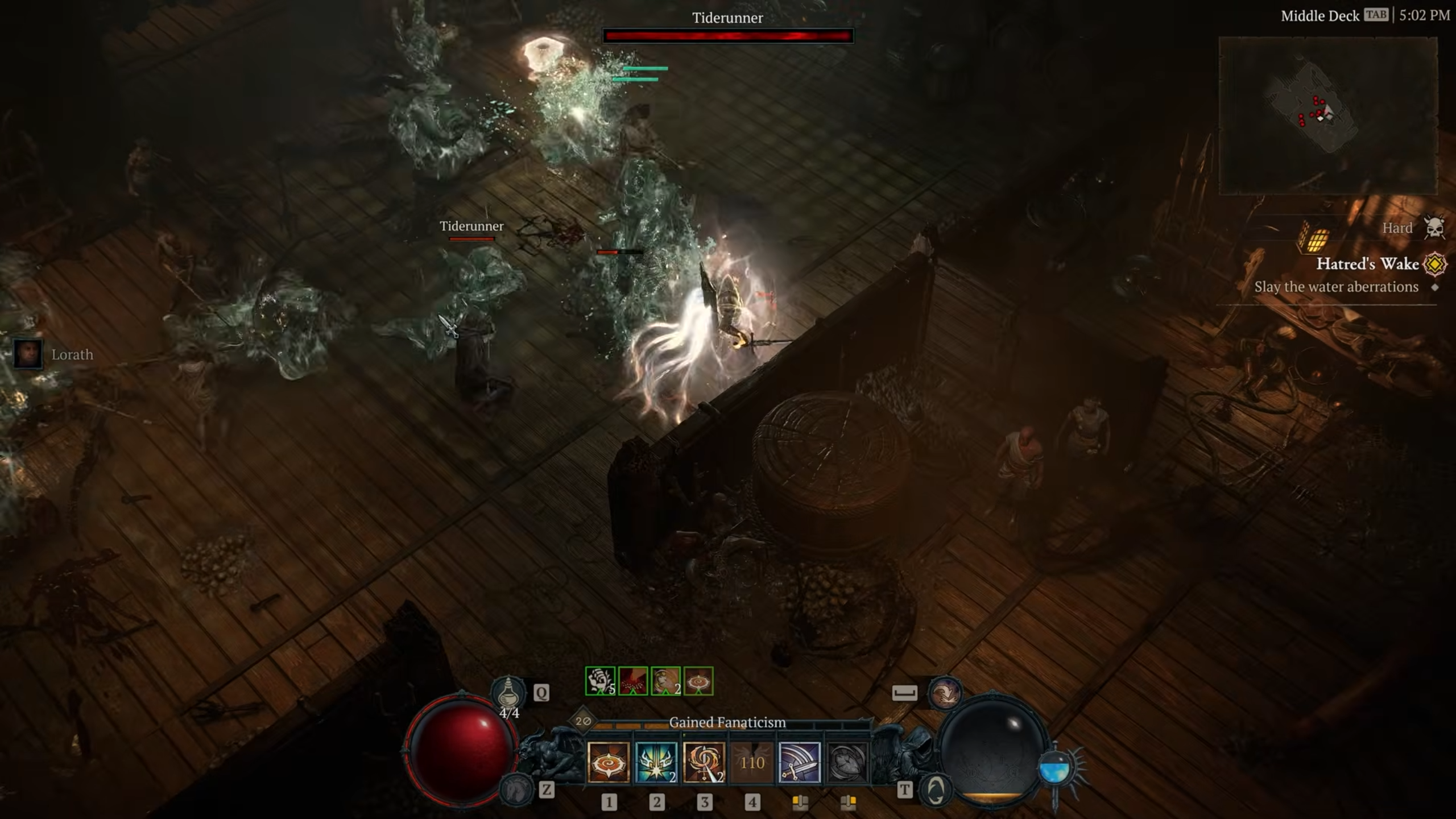This screenshot has height=819, width=1456.
Task: Inspect the red blood buff icon
Action: [633, 681]
